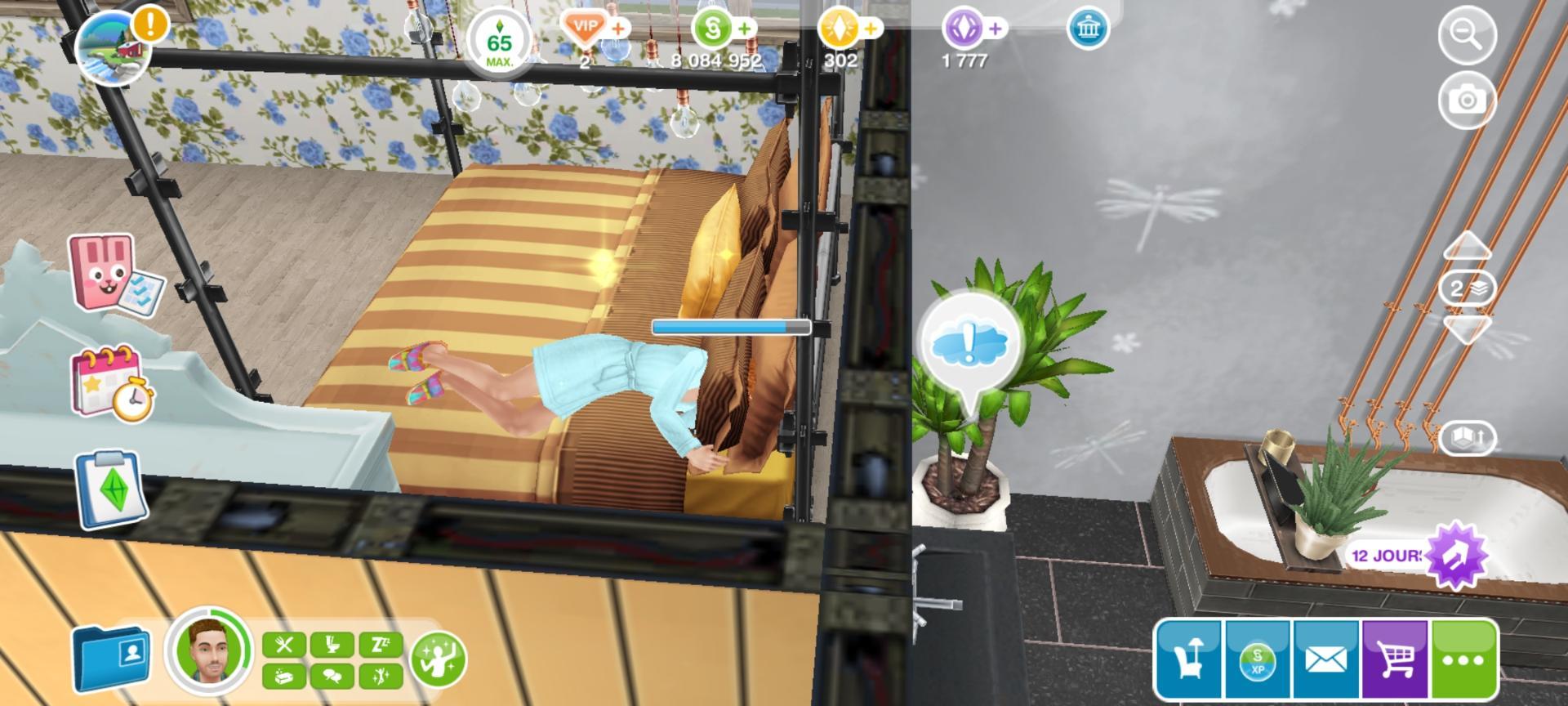Open the calendar with stopwatch icon
Viewport: 1568px width, 706px height.
[x=113, y=383]
